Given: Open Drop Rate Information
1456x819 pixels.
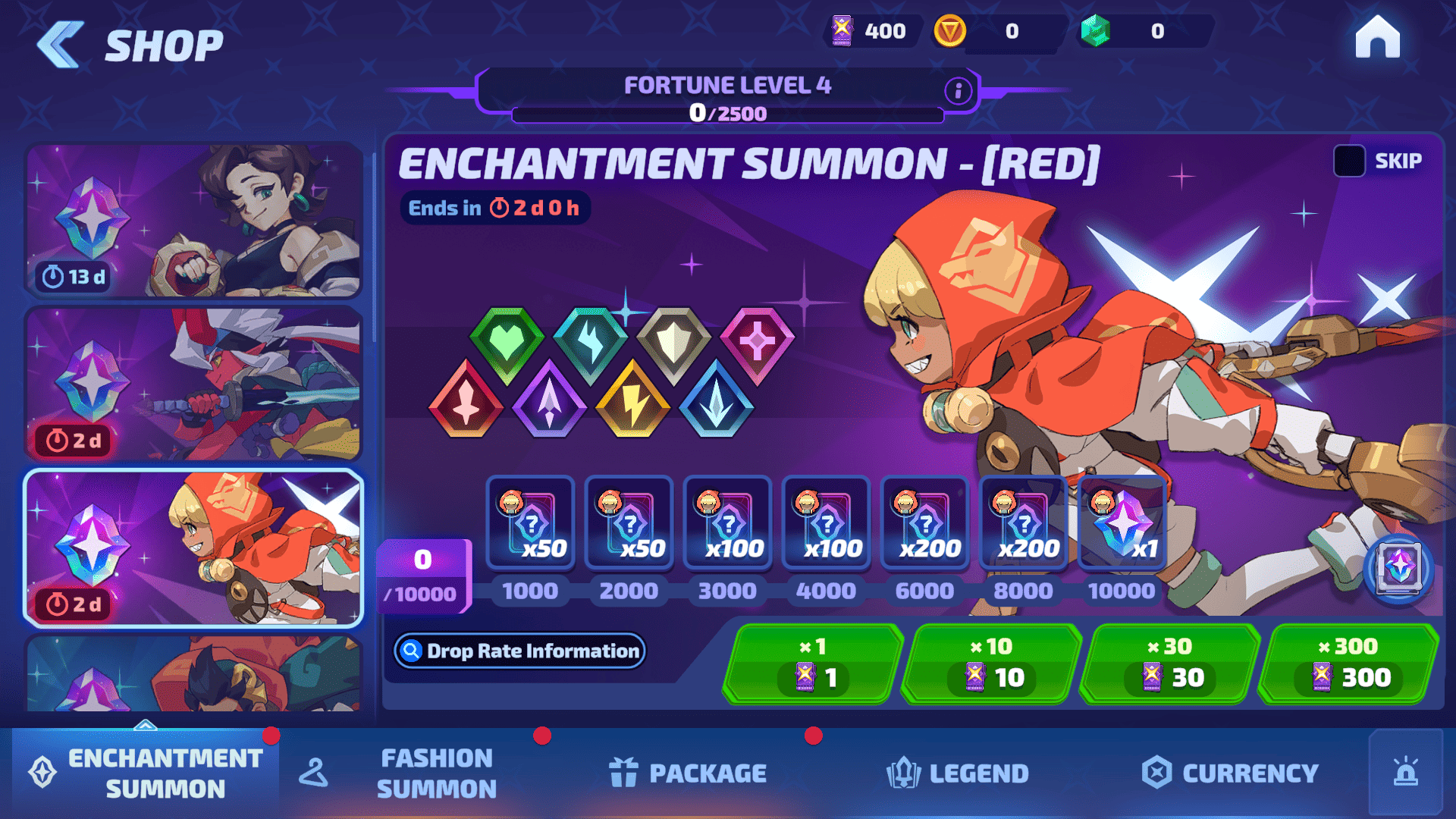Looking at the screenshot, I should (x=520, y=651).
